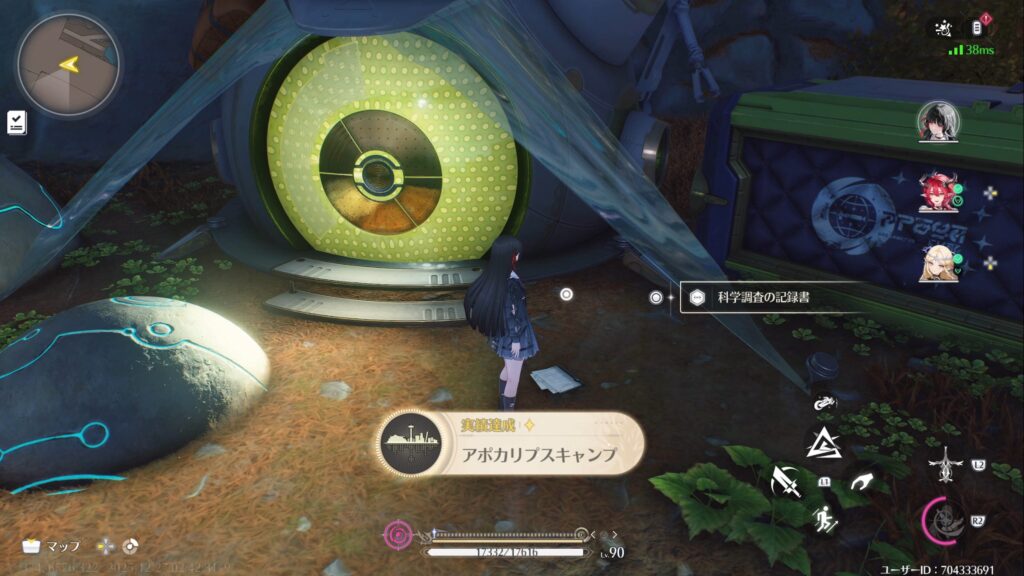Image resolution: width=1024 pixels, height=576 pixels.
Task: Tap the hand grab action icon
Action: (x=859, y=483)
